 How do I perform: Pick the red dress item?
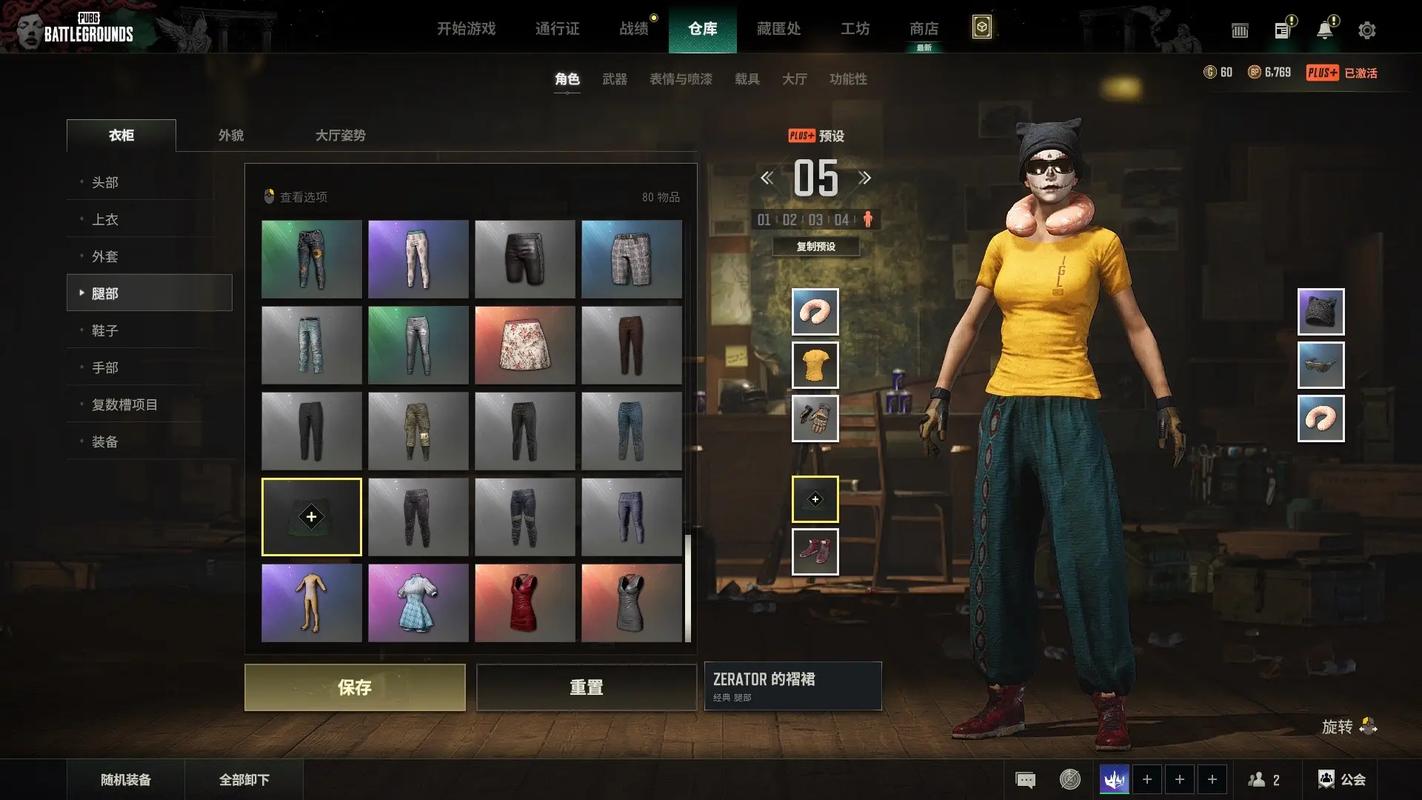click(525, 602)
